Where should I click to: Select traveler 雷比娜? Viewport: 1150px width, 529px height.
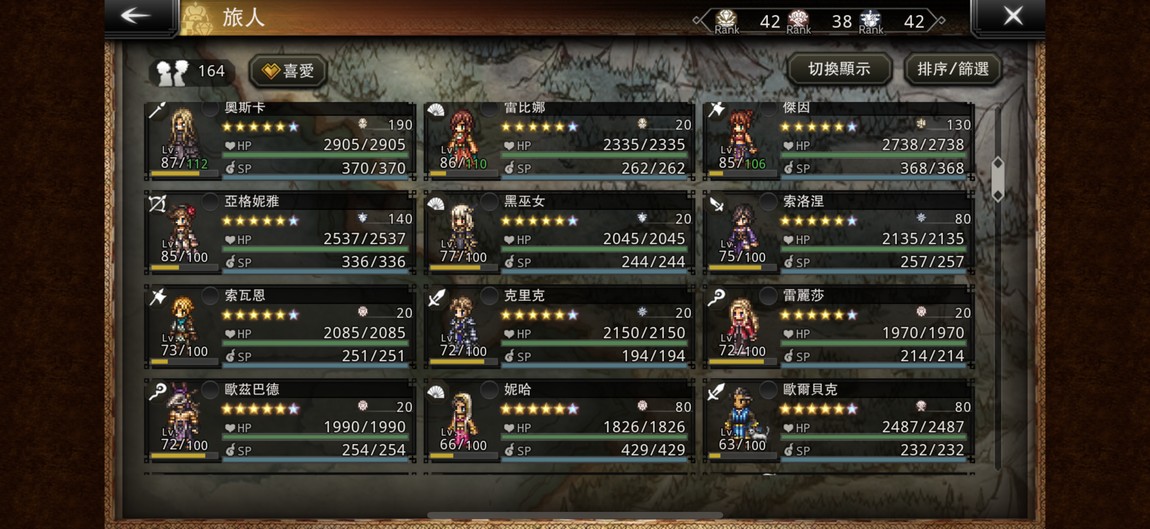559,140
